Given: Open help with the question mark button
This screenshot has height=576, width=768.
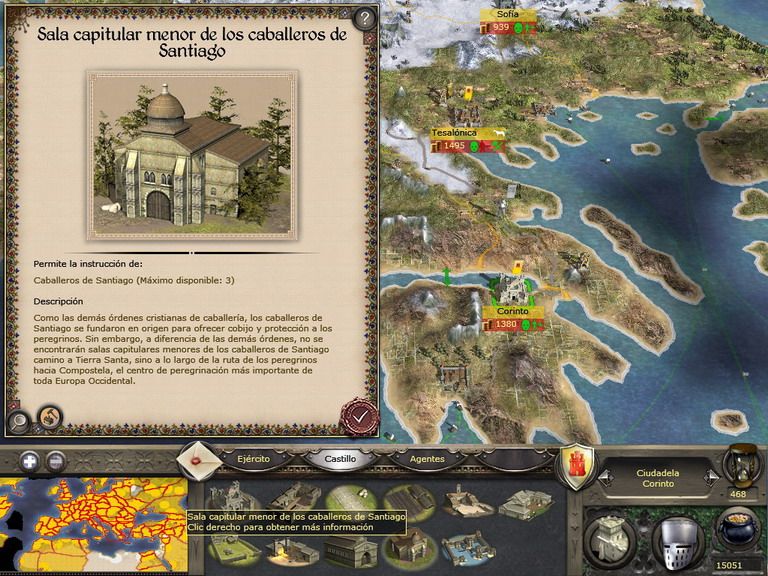Looking at the screenshot, I should coord(364,18).
